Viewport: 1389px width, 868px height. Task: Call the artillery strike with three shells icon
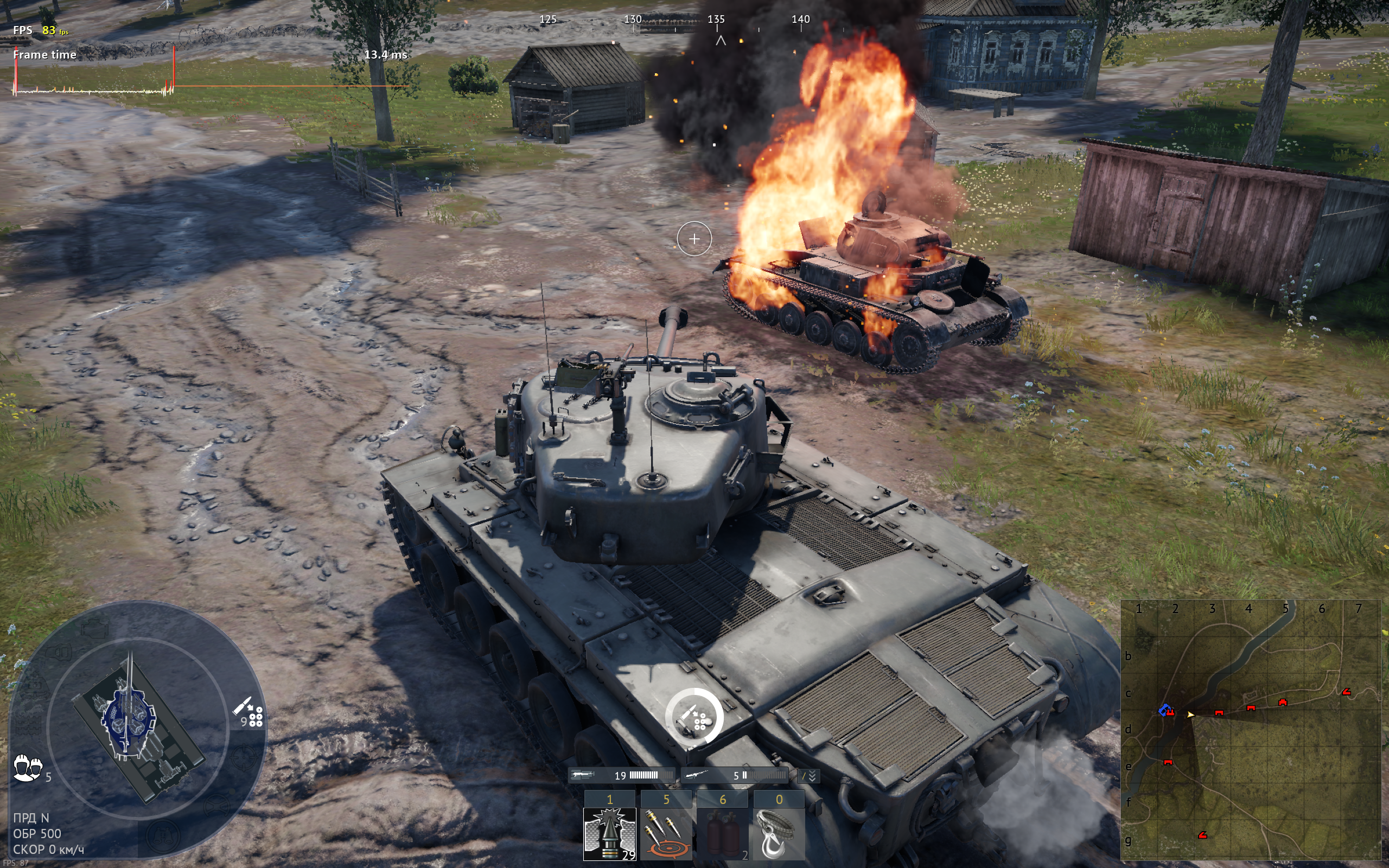(x=666, y=834)
